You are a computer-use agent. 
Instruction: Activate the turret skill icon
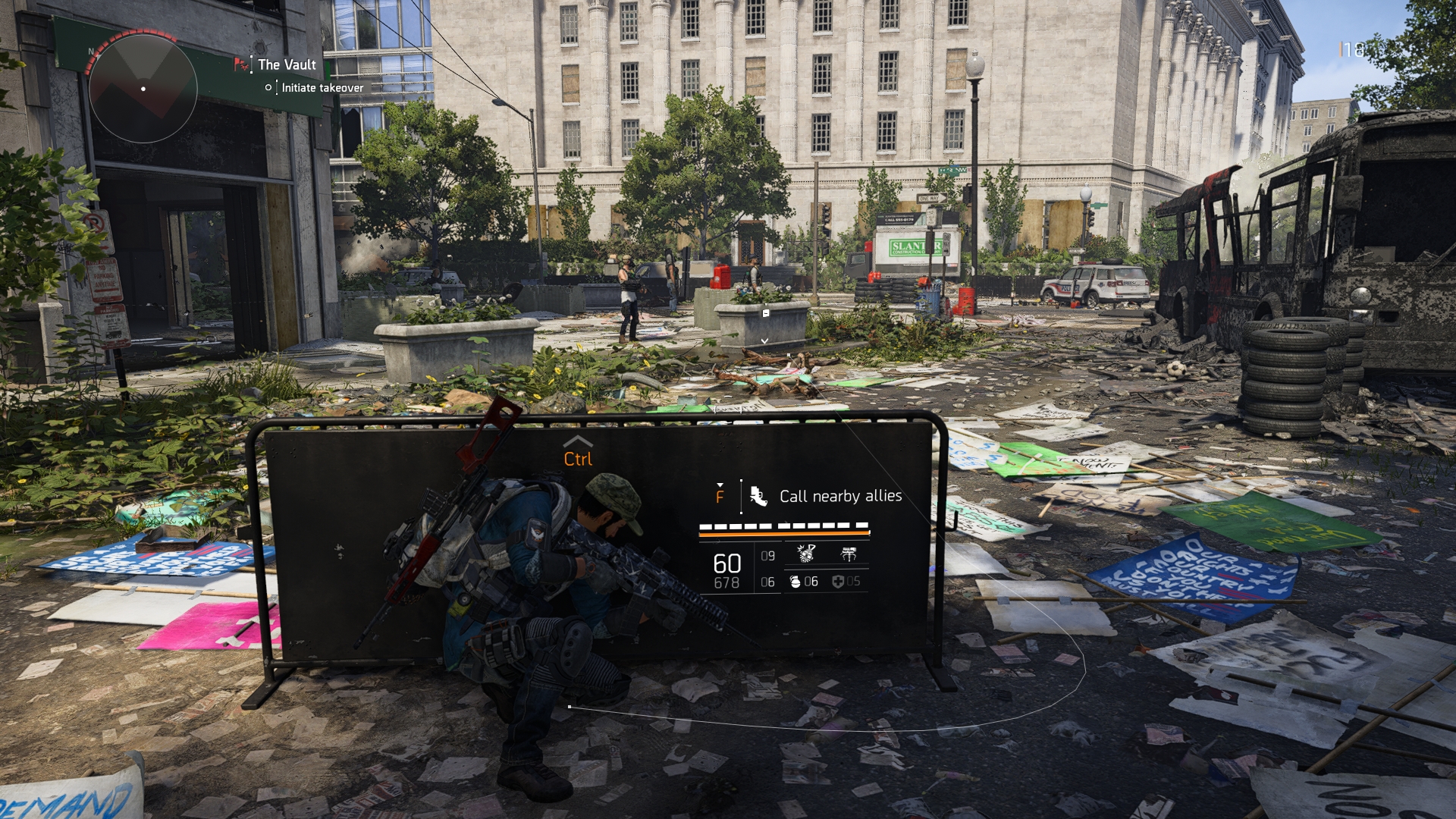coord(849,554)
